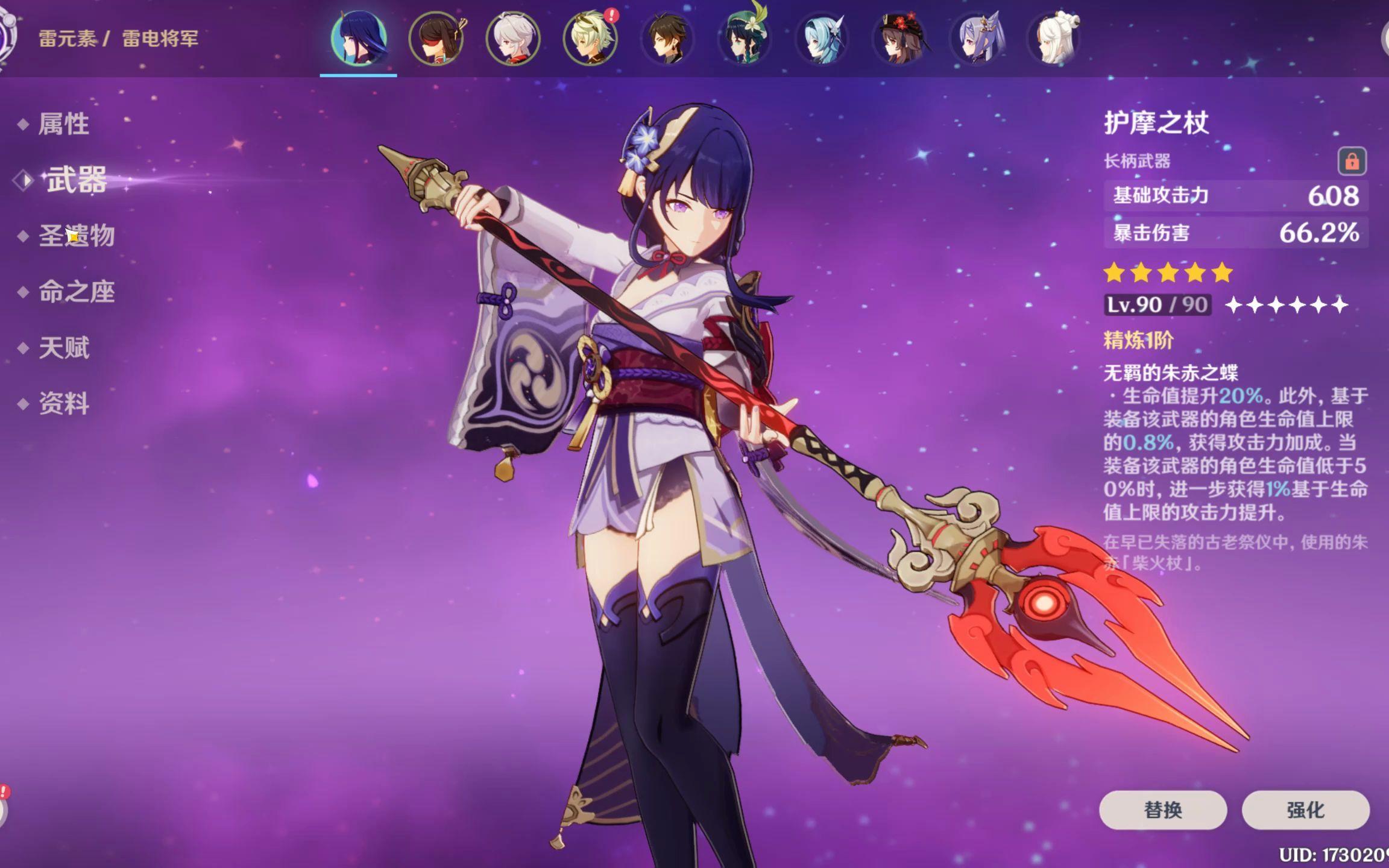Image resolution: width=1389 pixels, height=868 pixels.
Task: Click the 替换 replace weapon button
Action: click(1162, 810)
